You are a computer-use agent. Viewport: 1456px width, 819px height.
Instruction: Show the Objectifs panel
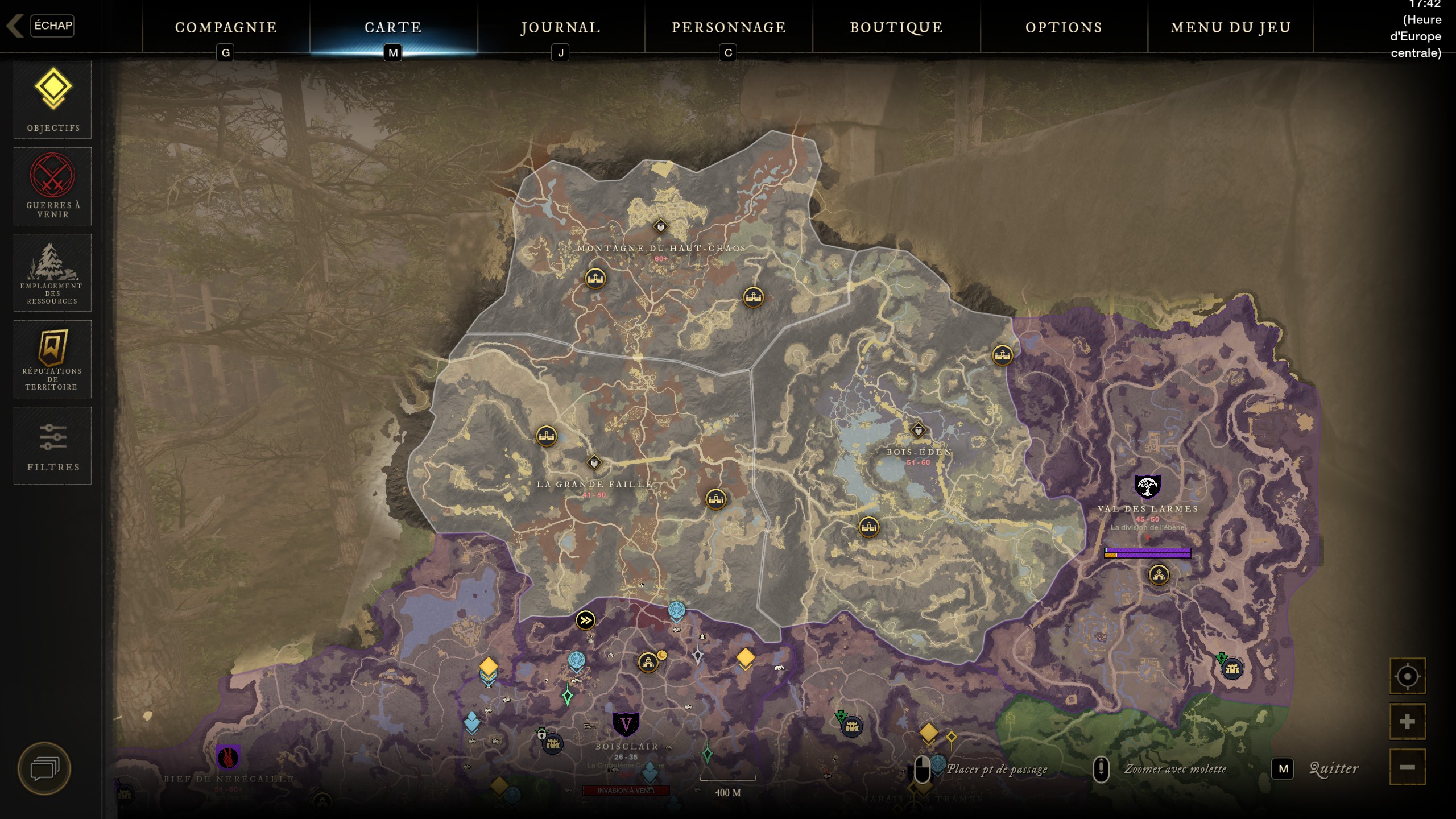(53, 100)
